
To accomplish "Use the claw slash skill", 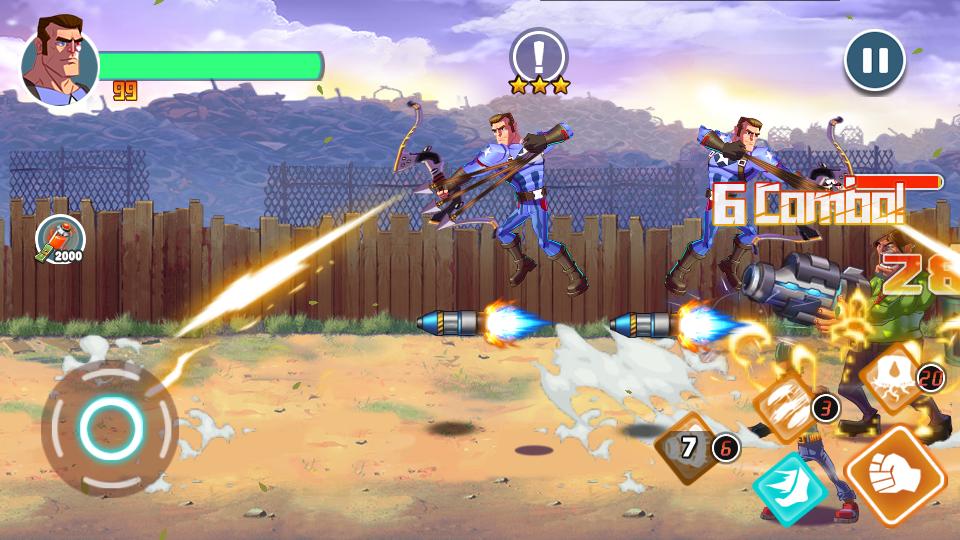I will 786,407.
